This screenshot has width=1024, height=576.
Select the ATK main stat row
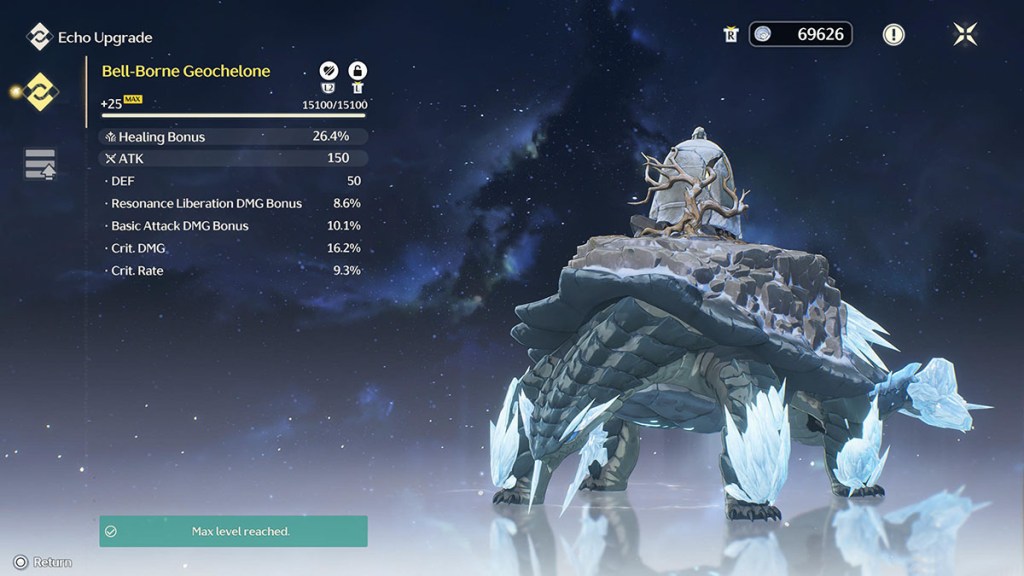point(233,158)
